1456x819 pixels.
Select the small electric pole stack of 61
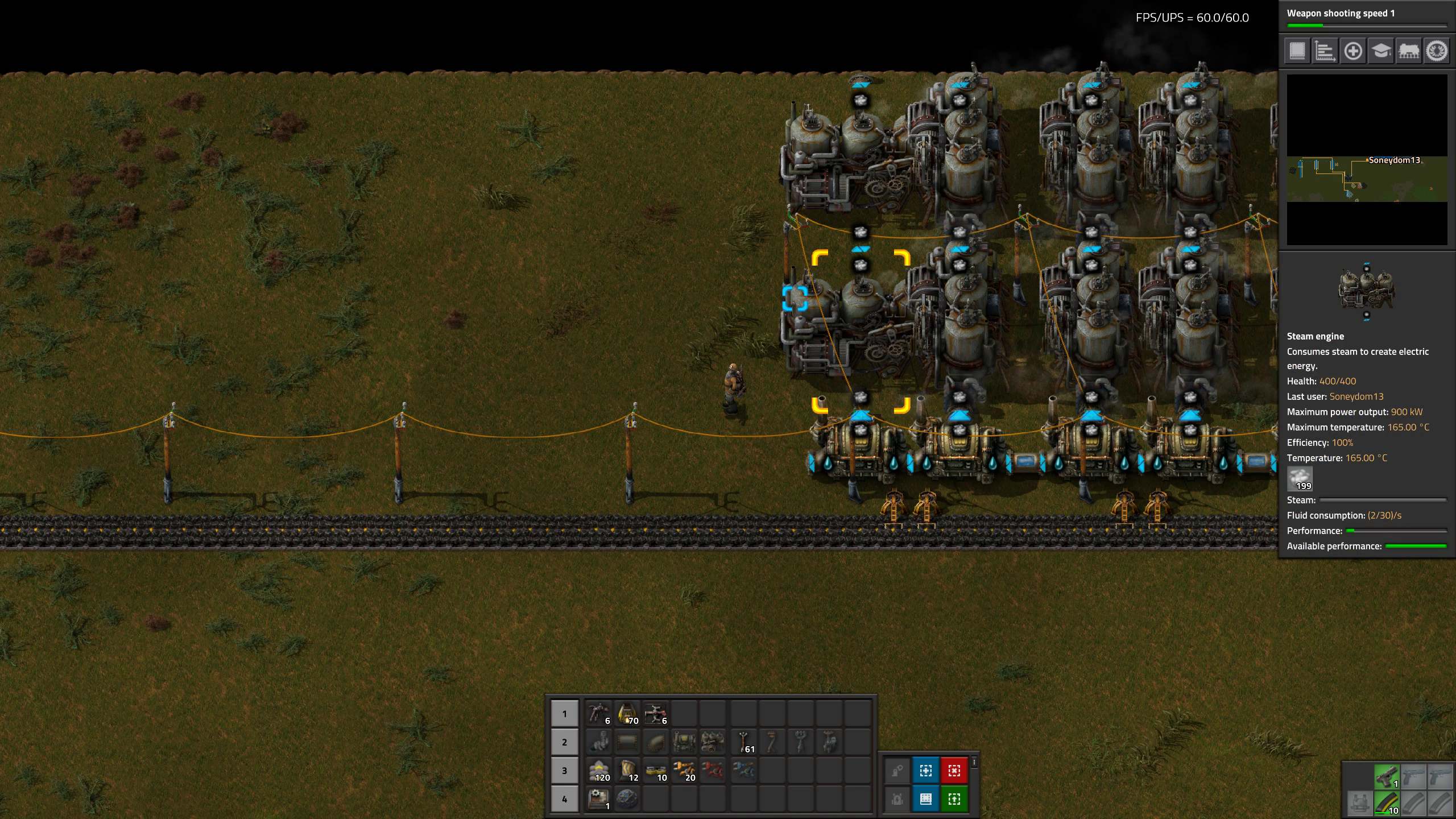coord(744,742)
